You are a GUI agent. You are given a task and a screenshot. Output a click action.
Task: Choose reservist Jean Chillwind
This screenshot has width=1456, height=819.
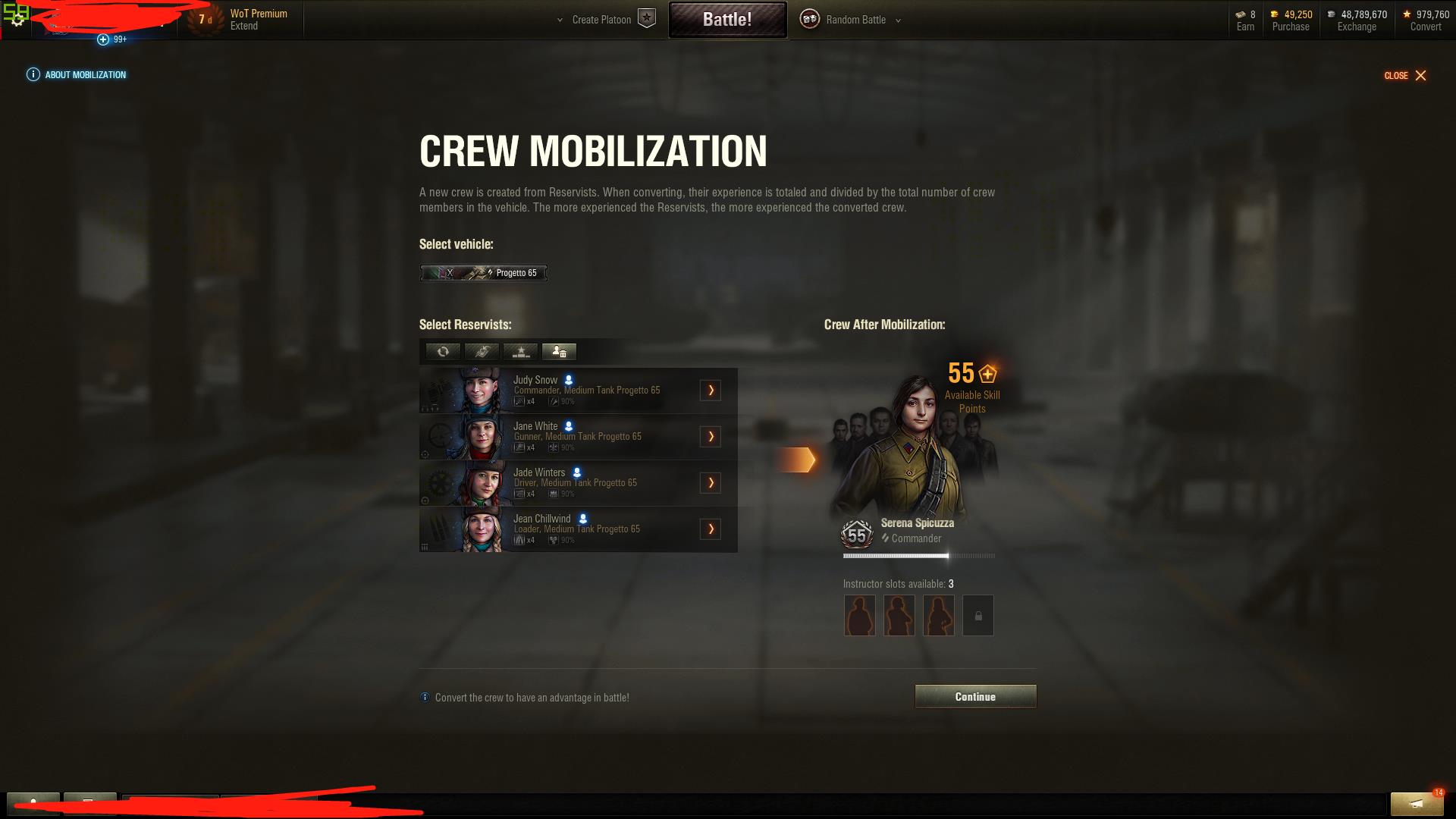(x=561, y=529)
